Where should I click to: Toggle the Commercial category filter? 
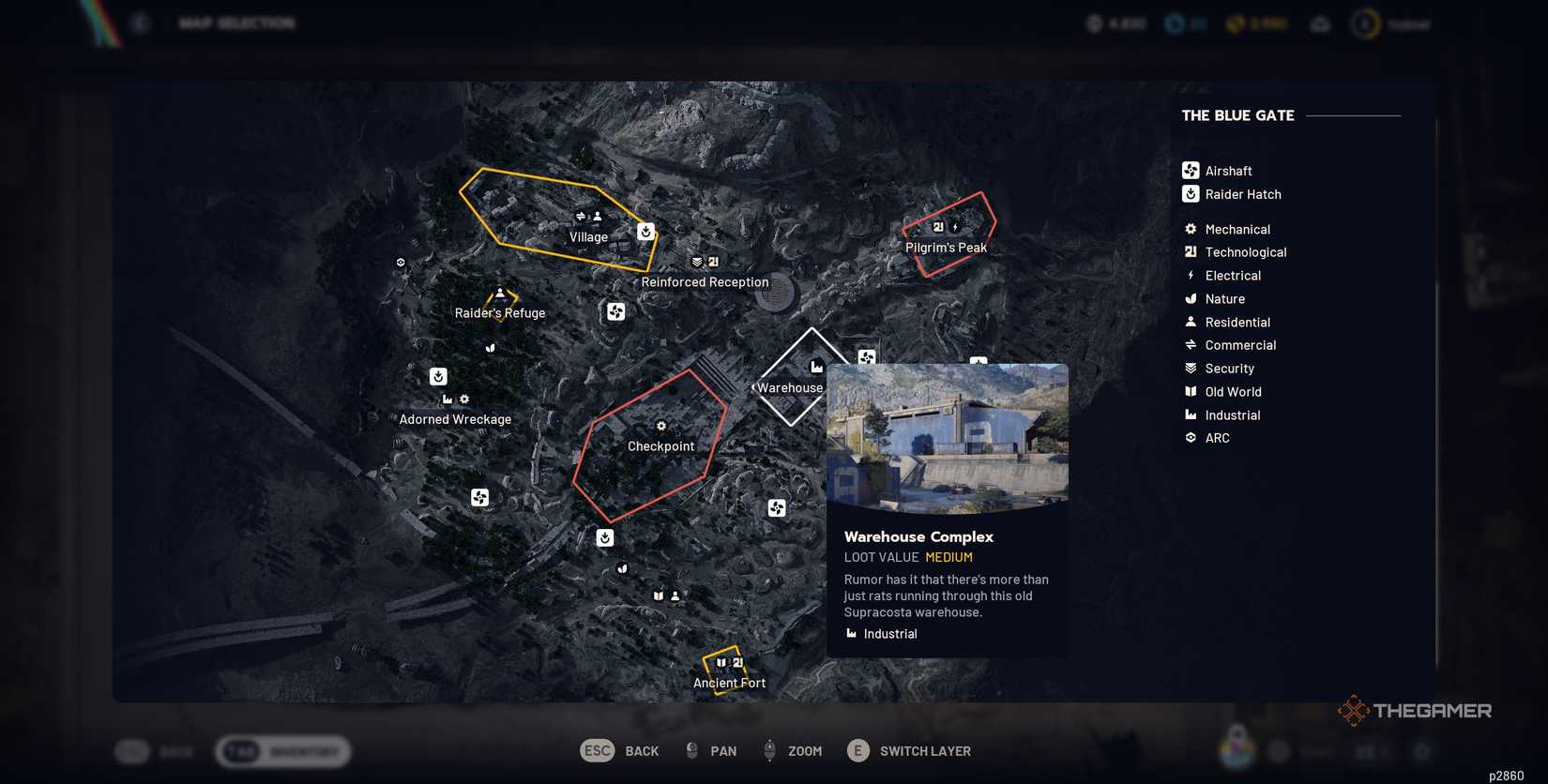[1190, 344]
